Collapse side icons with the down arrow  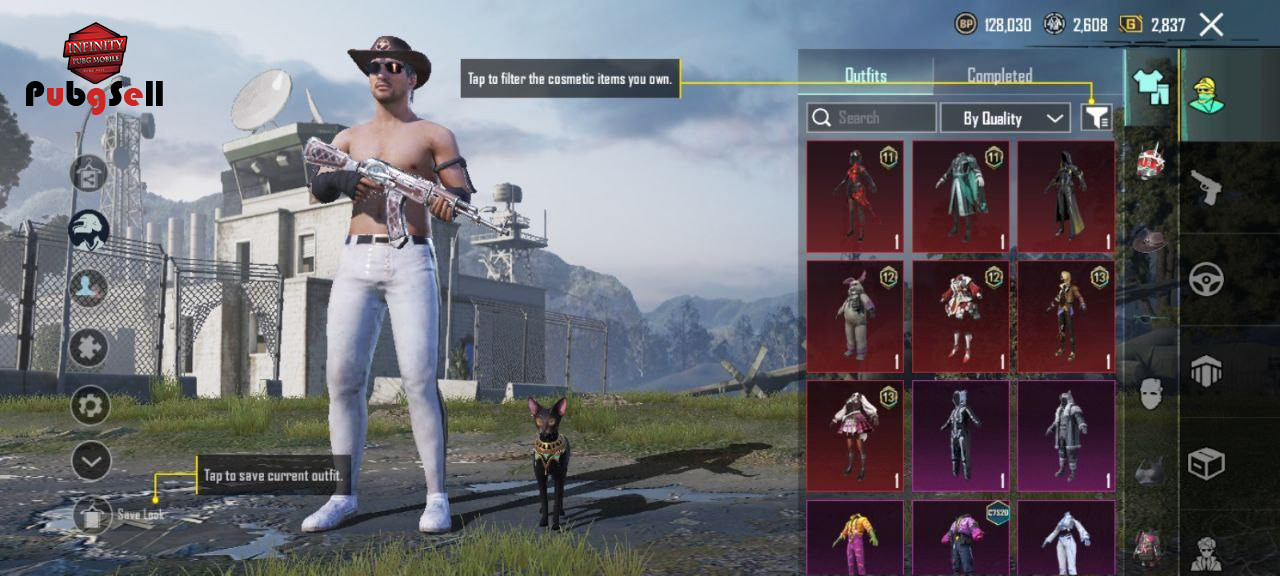(91, 461)
